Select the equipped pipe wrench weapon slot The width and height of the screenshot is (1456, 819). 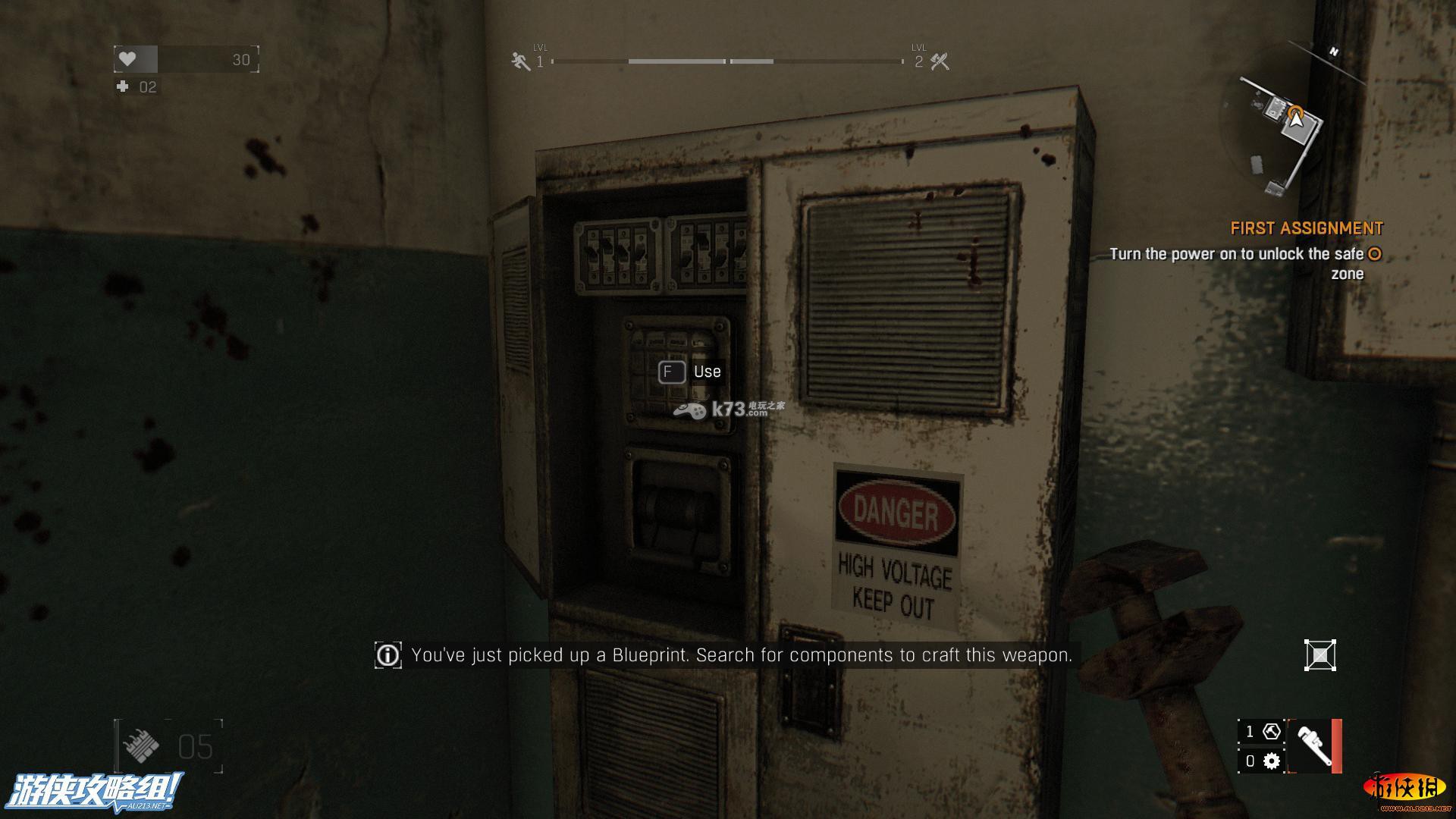[x=1315, y=747]
